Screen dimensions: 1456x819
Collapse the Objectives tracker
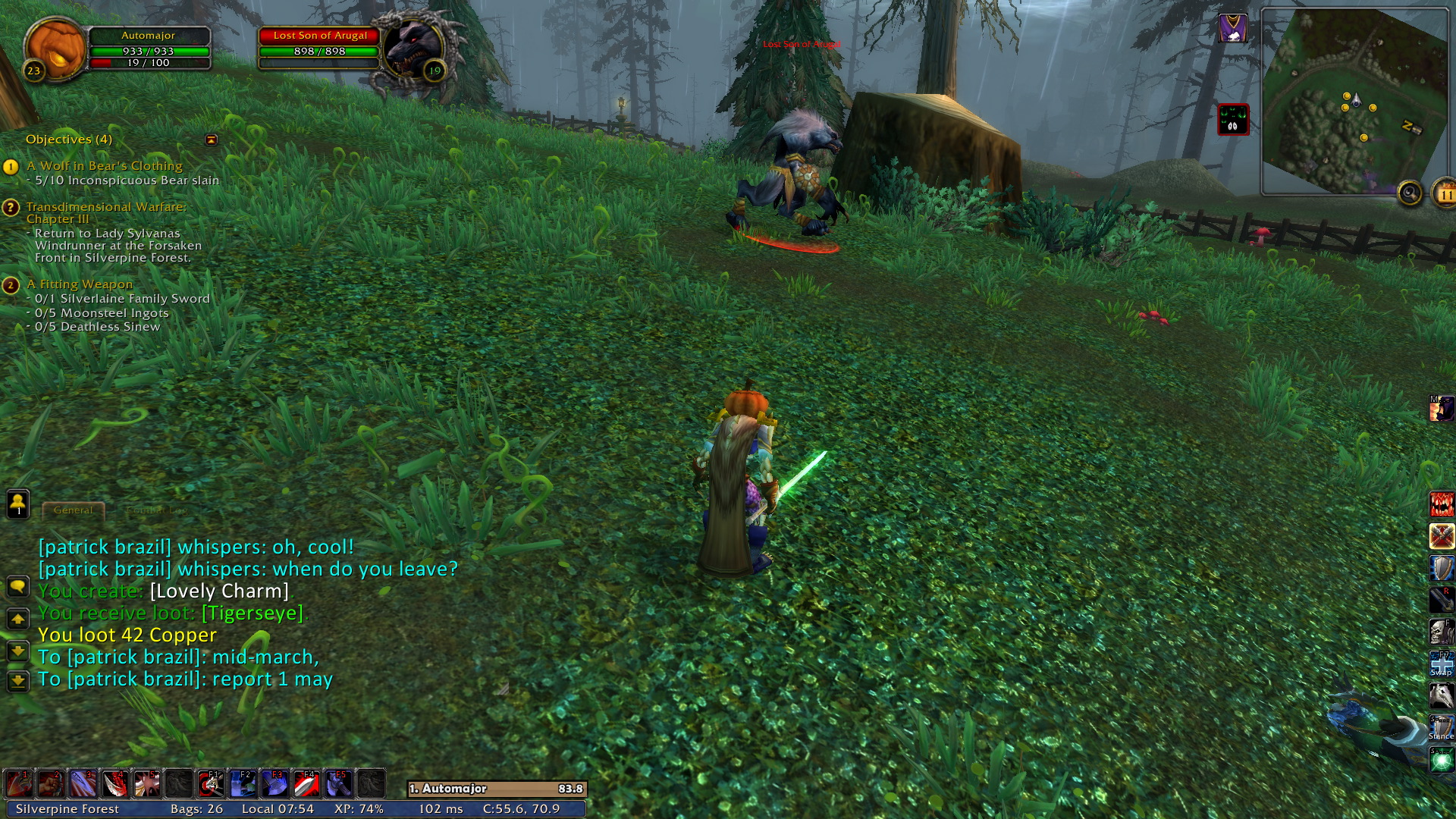click(x=212, y=140)
